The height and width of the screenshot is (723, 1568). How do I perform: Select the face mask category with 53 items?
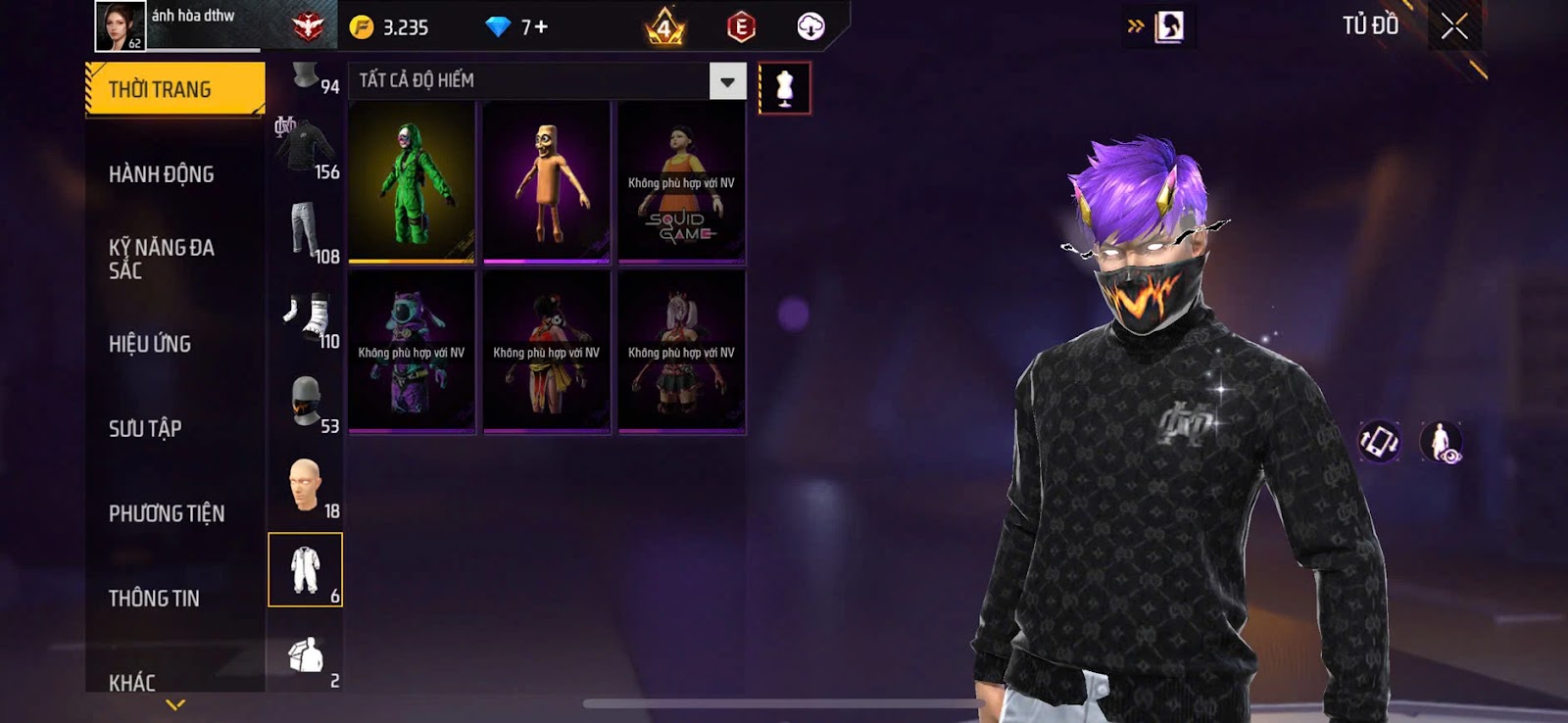[x=307, y=402]
